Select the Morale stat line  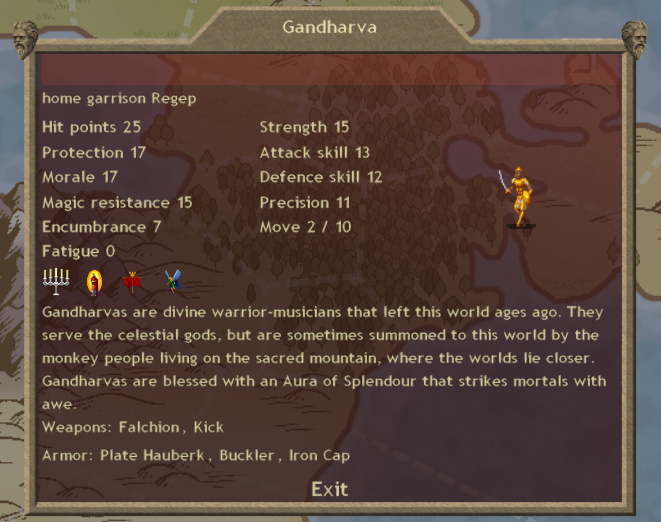tap(80, 177)
